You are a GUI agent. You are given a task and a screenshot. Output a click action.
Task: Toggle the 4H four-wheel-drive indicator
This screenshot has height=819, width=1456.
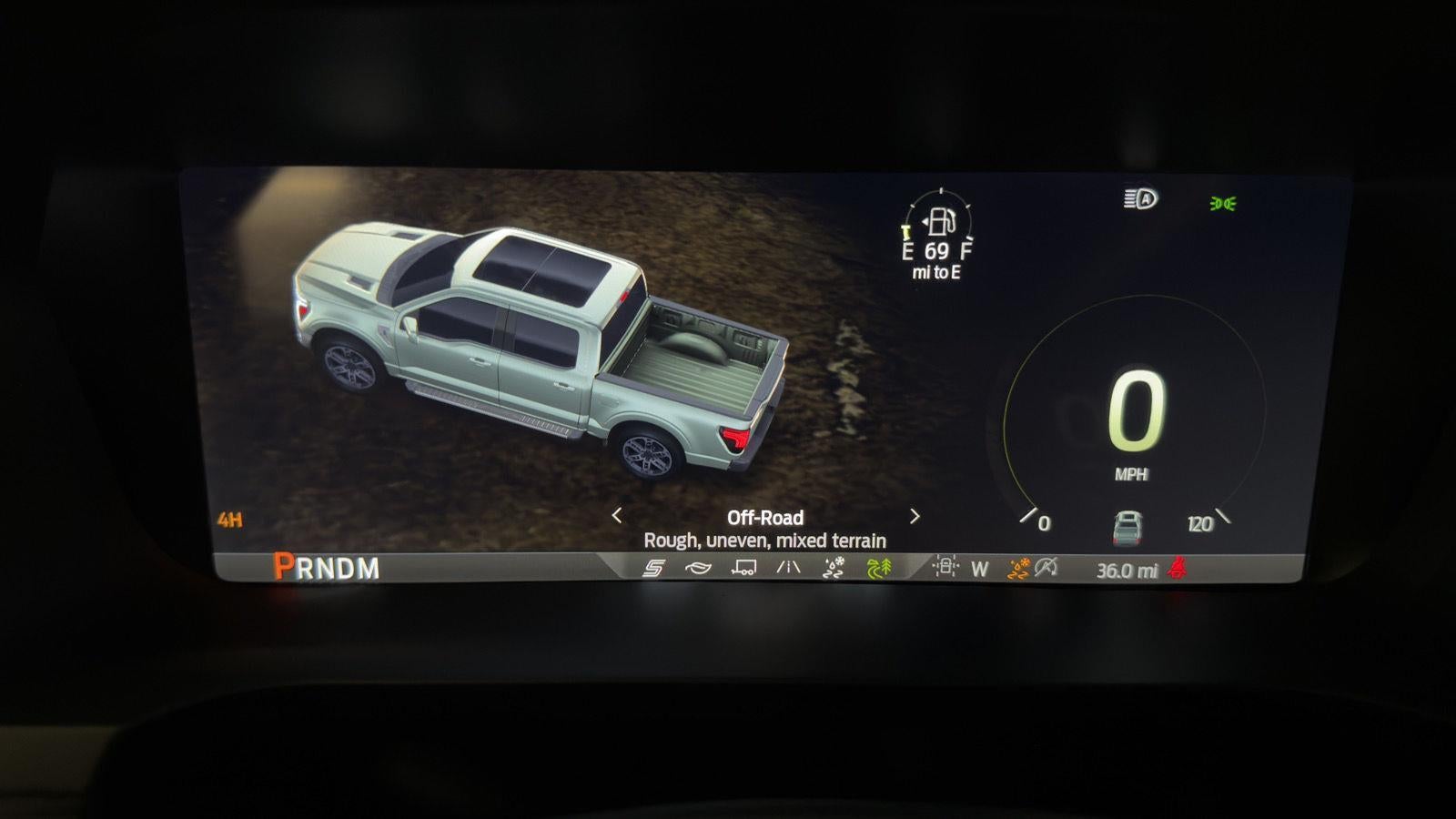[230, 519]
